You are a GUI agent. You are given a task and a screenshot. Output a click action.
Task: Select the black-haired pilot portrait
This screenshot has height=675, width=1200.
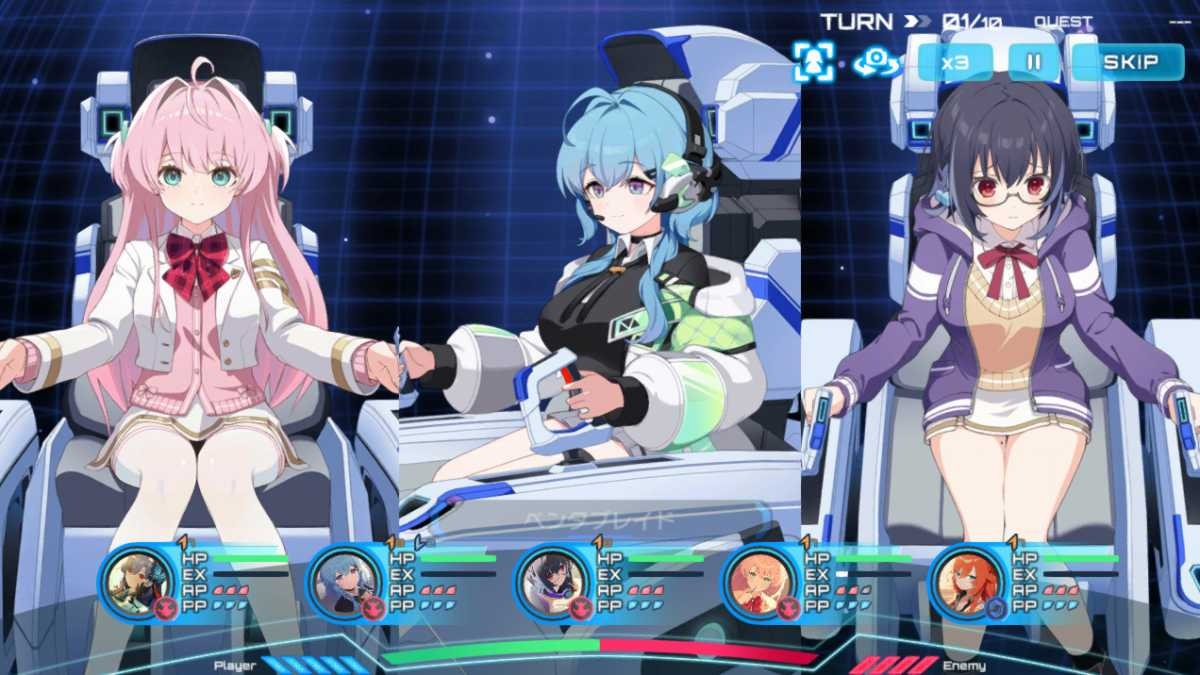(x=551, y=580)
